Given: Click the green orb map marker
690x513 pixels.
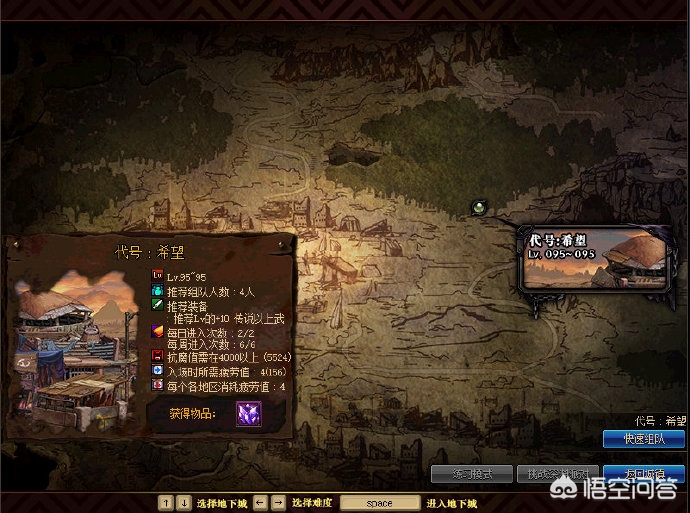Looking at the screenshot, I should coord(480,207).
